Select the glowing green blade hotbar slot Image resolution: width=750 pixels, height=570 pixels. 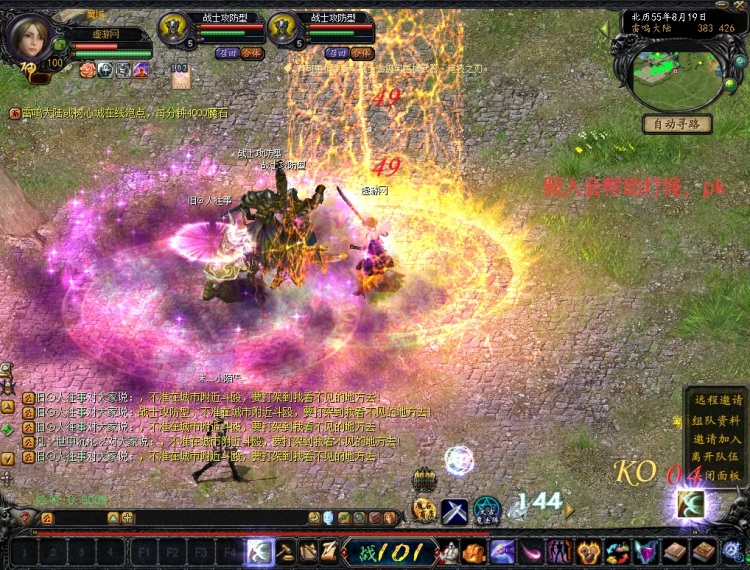(x=259, y=551)
